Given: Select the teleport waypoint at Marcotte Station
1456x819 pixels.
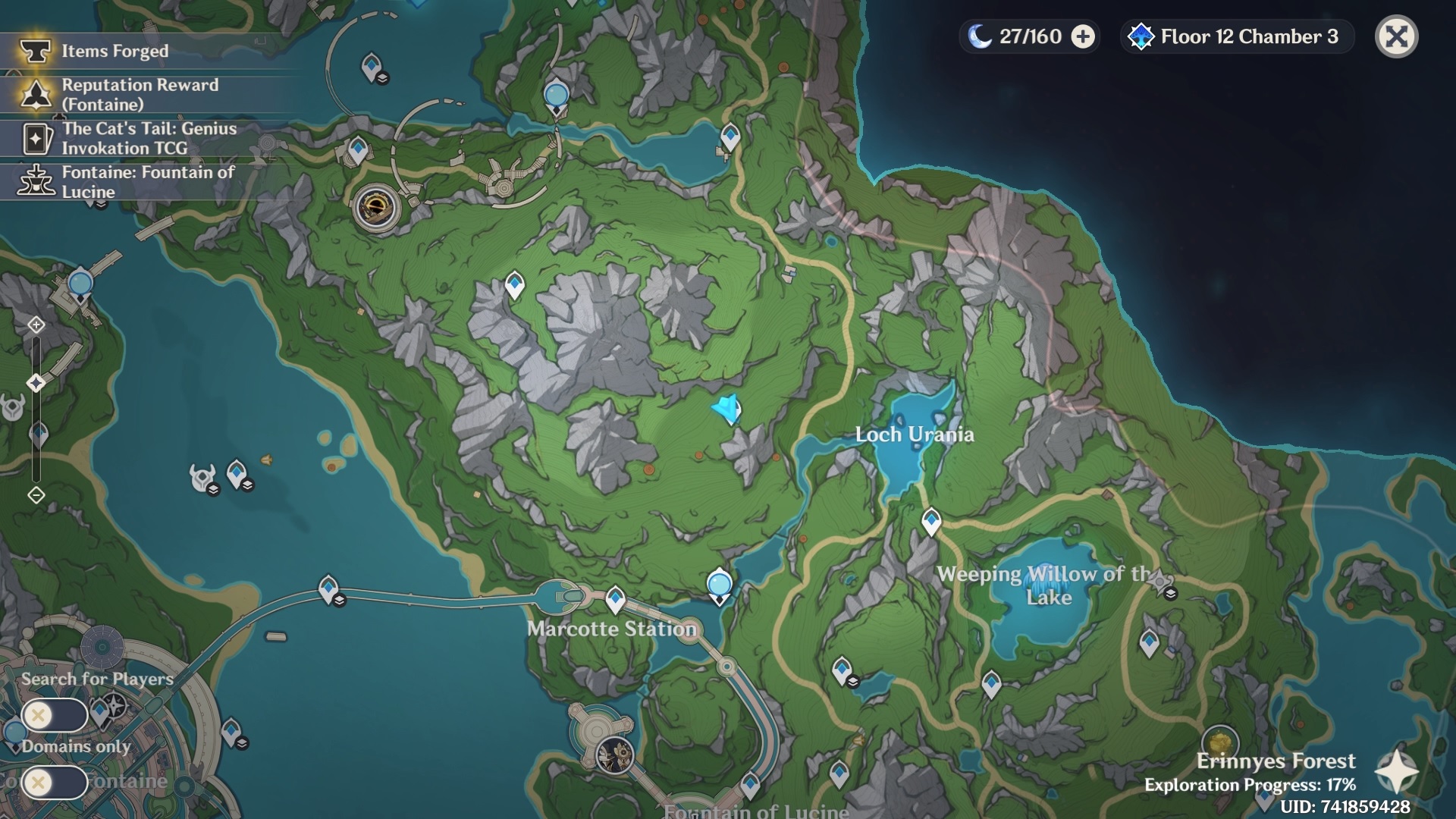Looking at the screenshot, I should coord(615,599).
